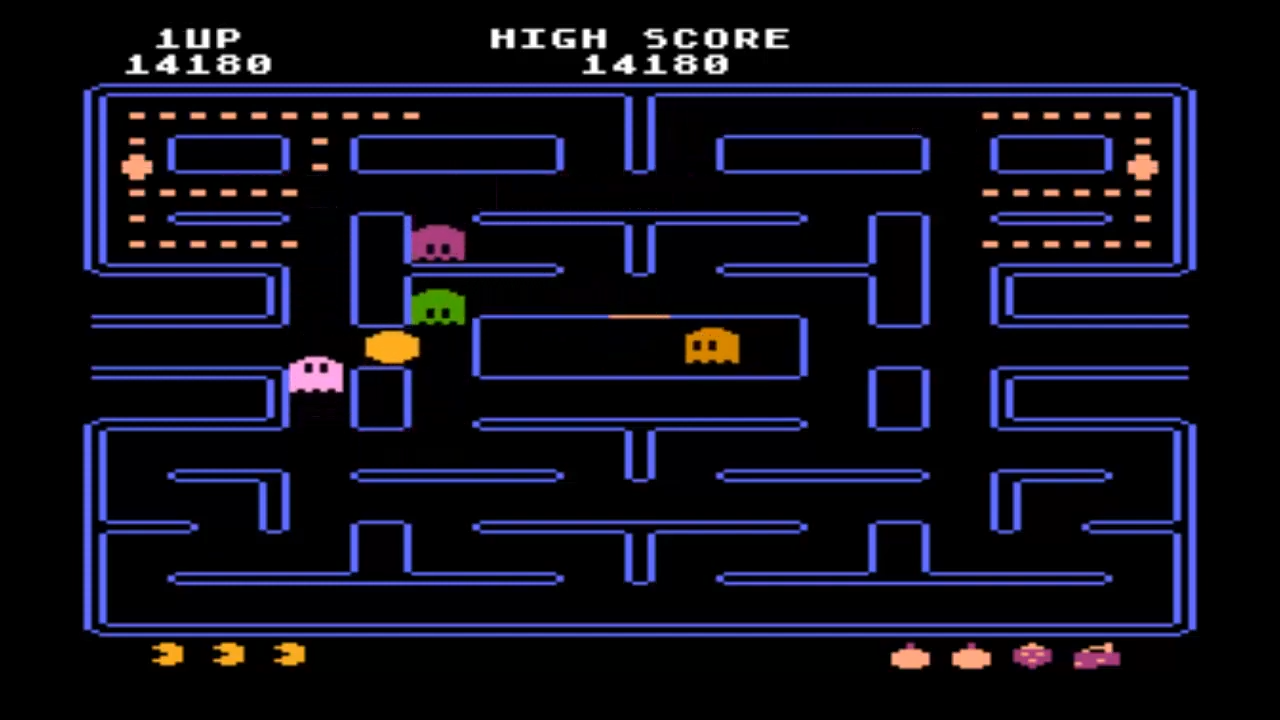The height and width of the screenshot is (720, 1280).
Task: Click the power pellet on the upper right
Action: pyautogui.click(x=1143, y=167)
